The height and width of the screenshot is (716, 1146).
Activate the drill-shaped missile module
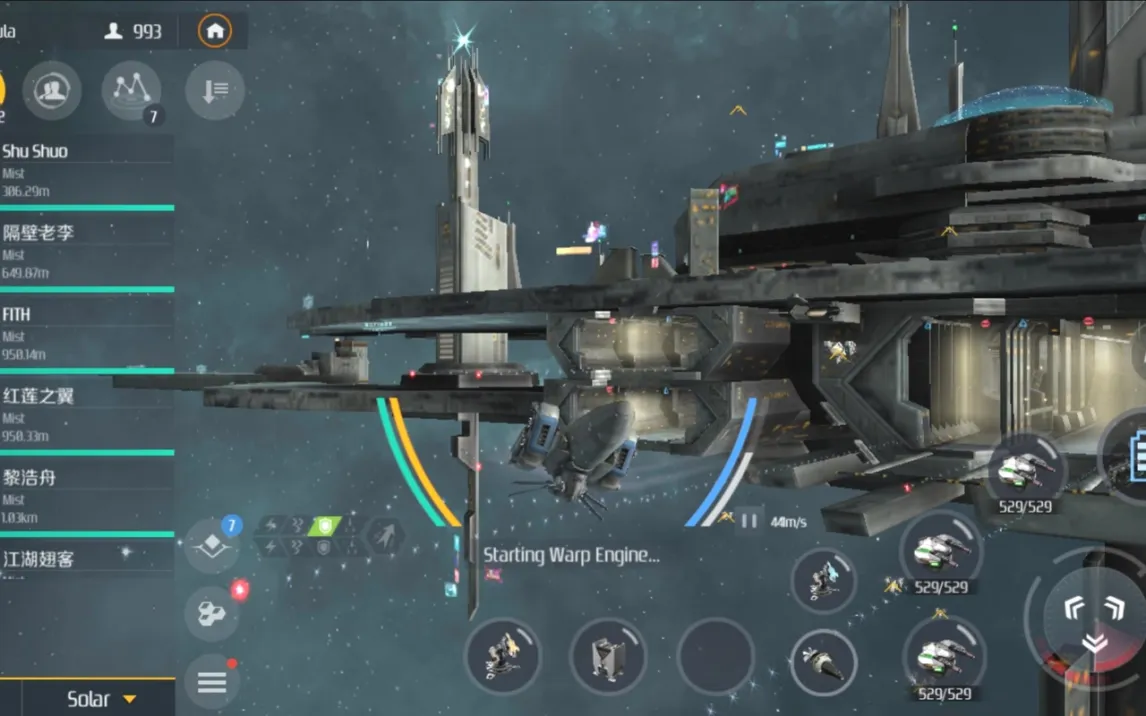(x=823, y=661)
